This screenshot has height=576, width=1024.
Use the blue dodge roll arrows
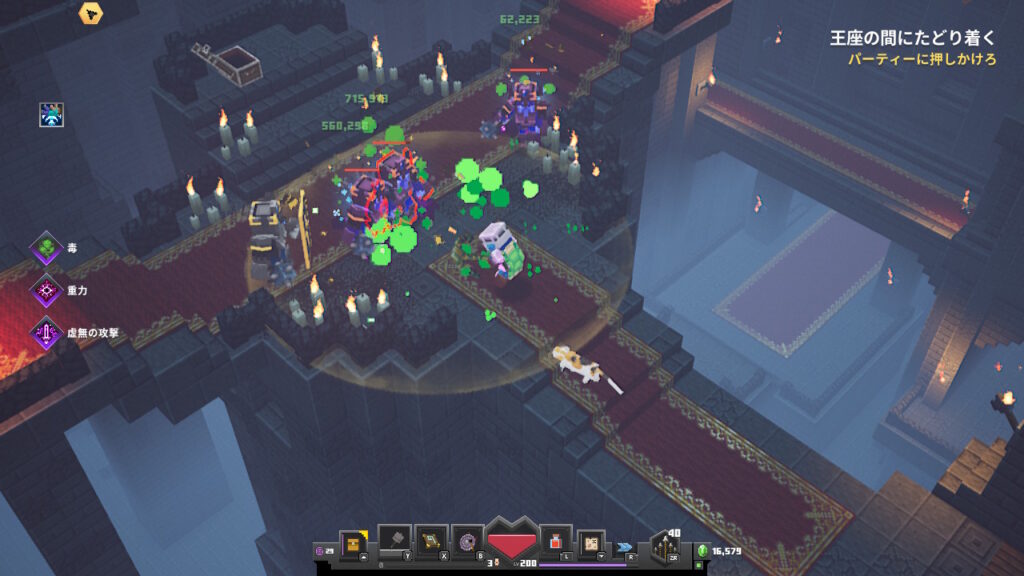pyautogui.click(x=625, y=547)
